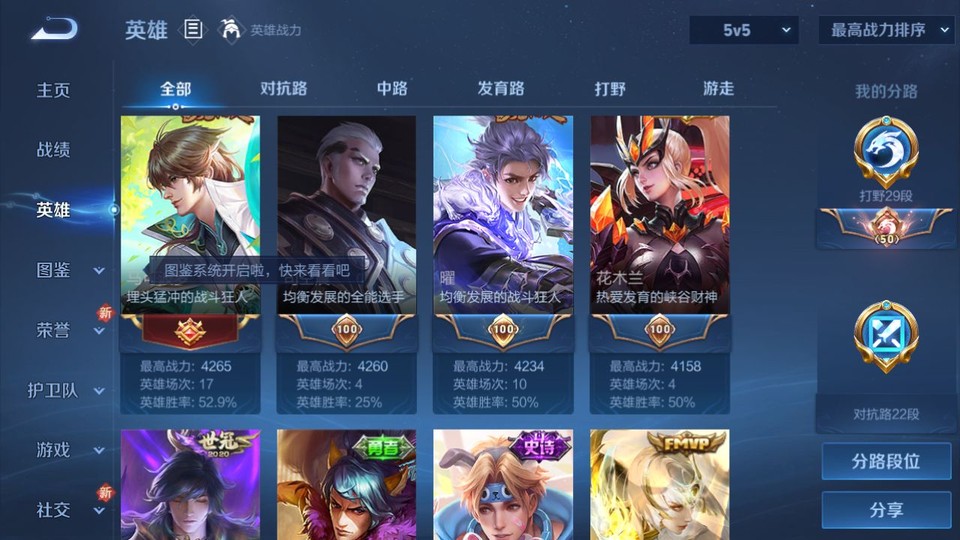Open the 5v5 mode dropdown

[x=743, y=30]
